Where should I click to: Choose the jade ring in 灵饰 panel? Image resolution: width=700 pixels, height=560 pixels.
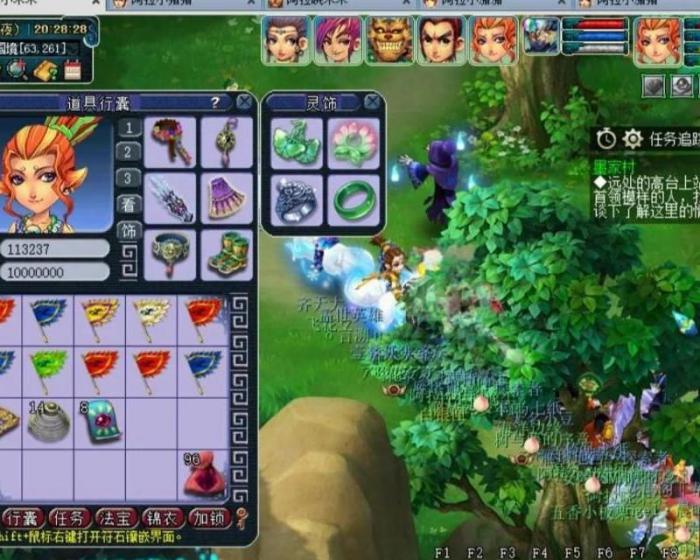(x=355, y=200)
